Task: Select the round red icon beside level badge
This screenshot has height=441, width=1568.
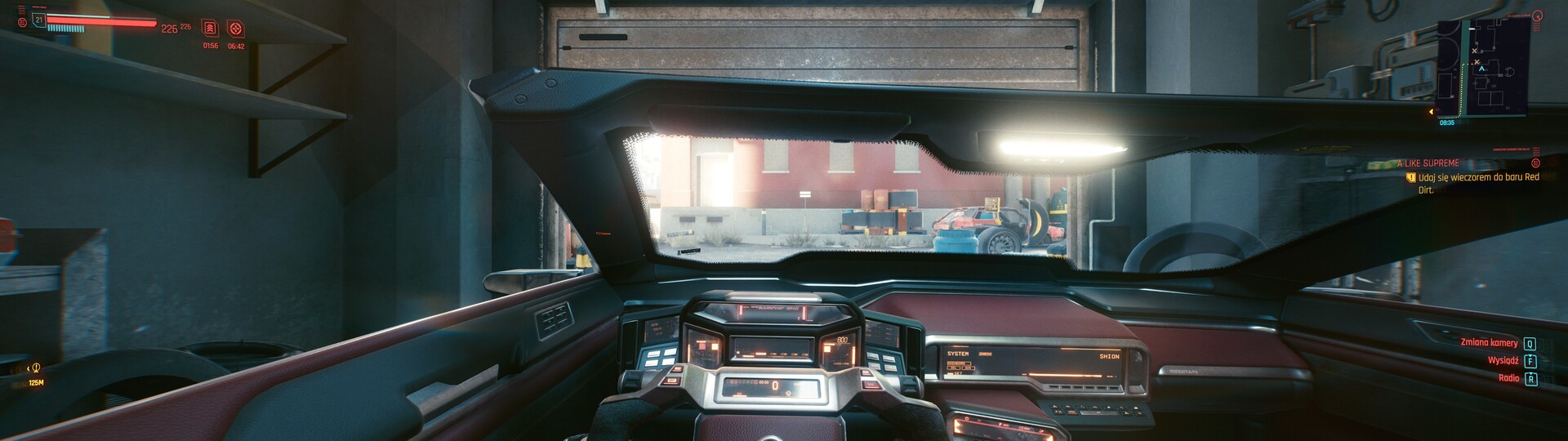Action: click(x=22, y=23)
